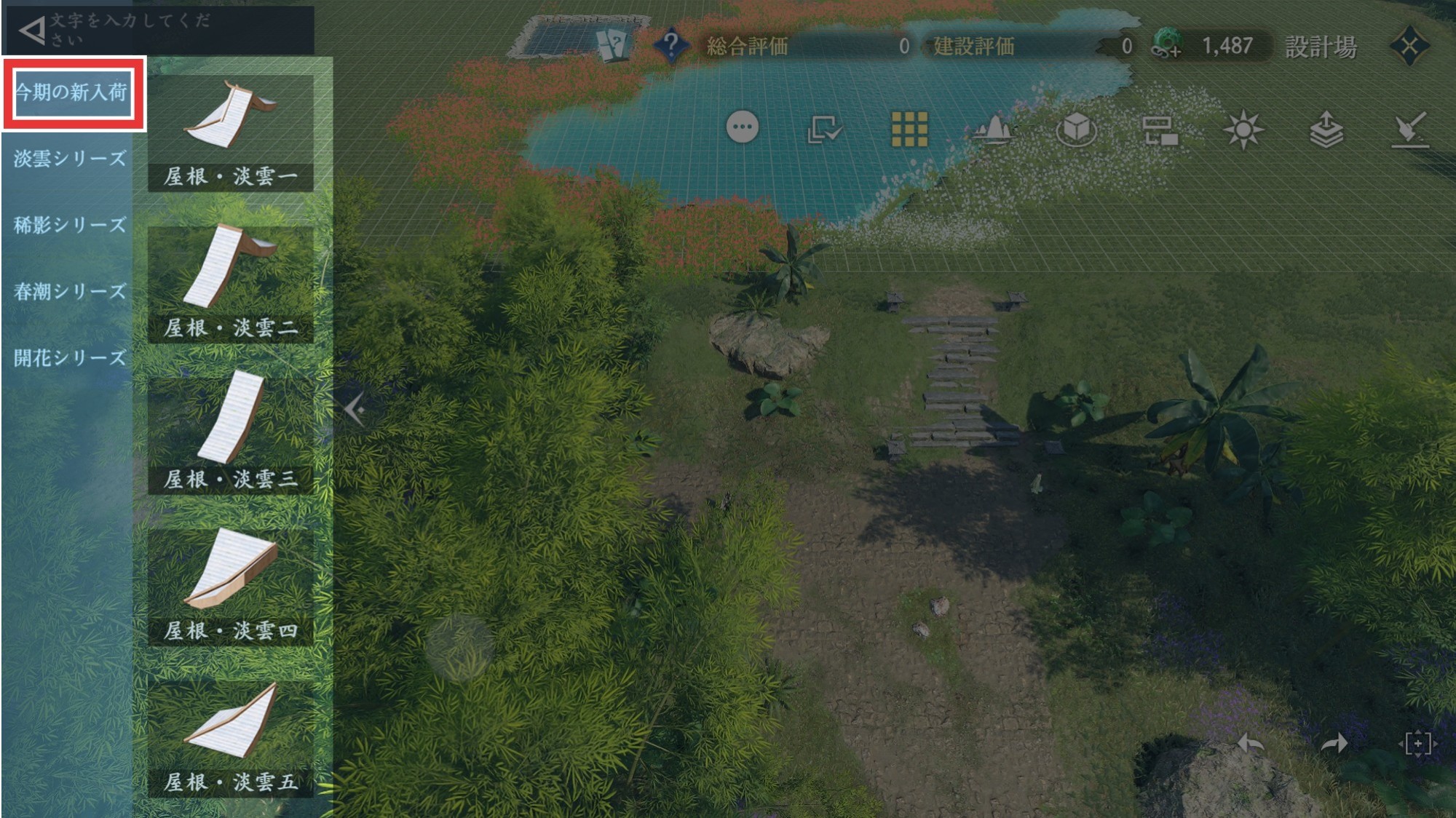The image size is (1456, 818).
Task: Choose the 屋根・淡雲三 roof piece
Action: click(x=231, y=435)
